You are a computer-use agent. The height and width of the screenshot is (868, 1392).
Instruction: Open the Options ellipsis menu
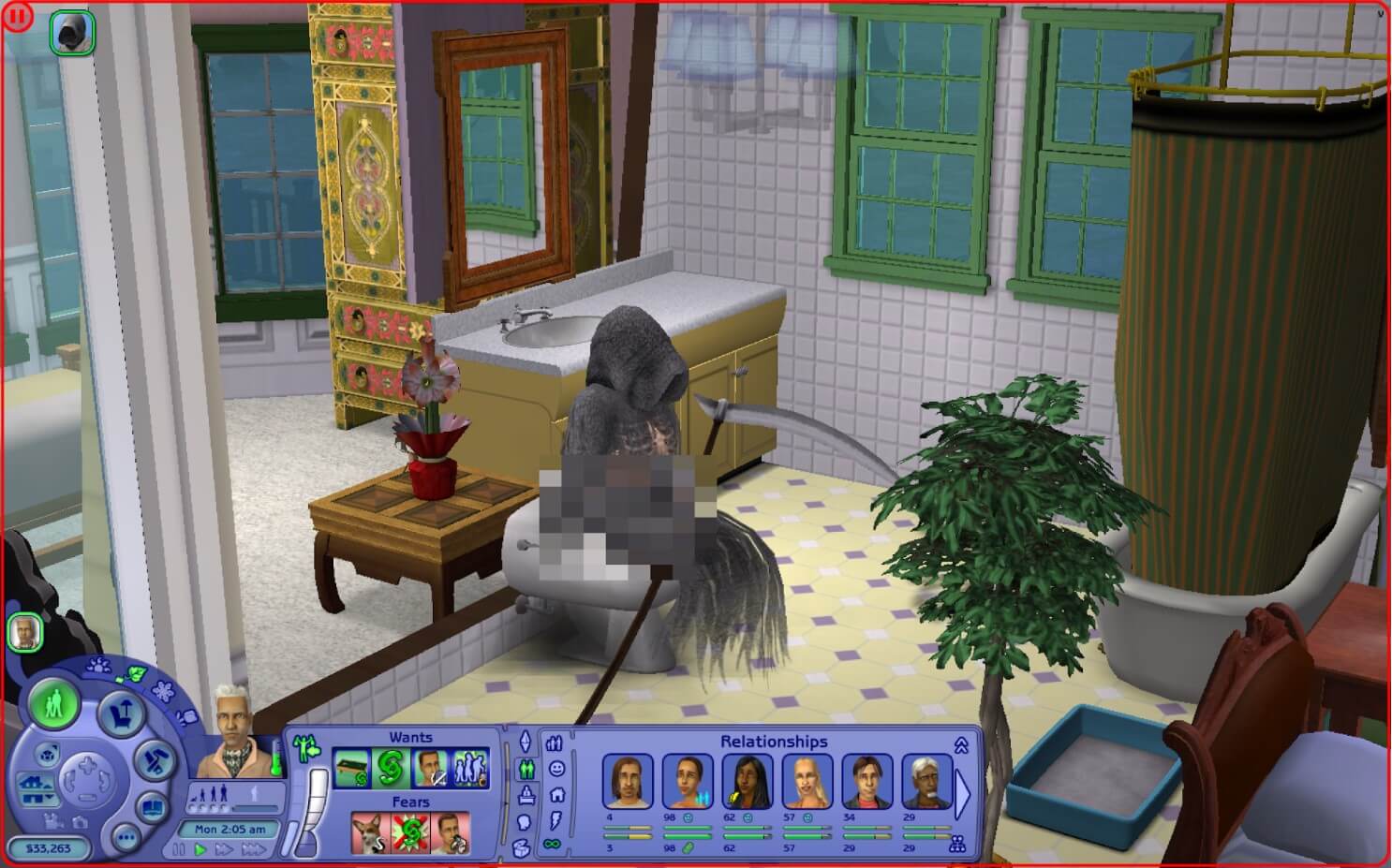[x=126, y=837]
